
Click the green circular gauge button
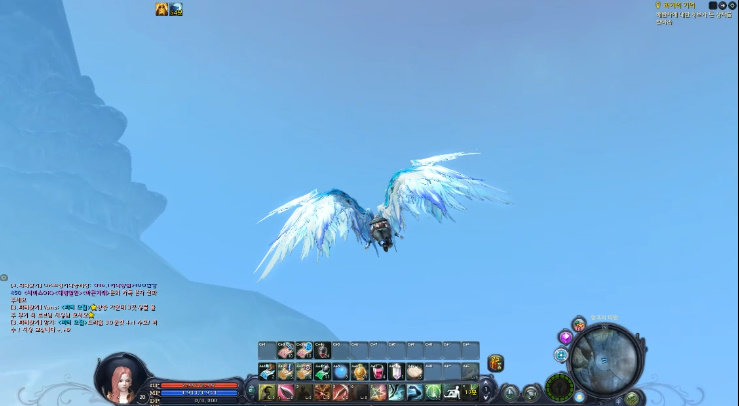pos(558,385)
